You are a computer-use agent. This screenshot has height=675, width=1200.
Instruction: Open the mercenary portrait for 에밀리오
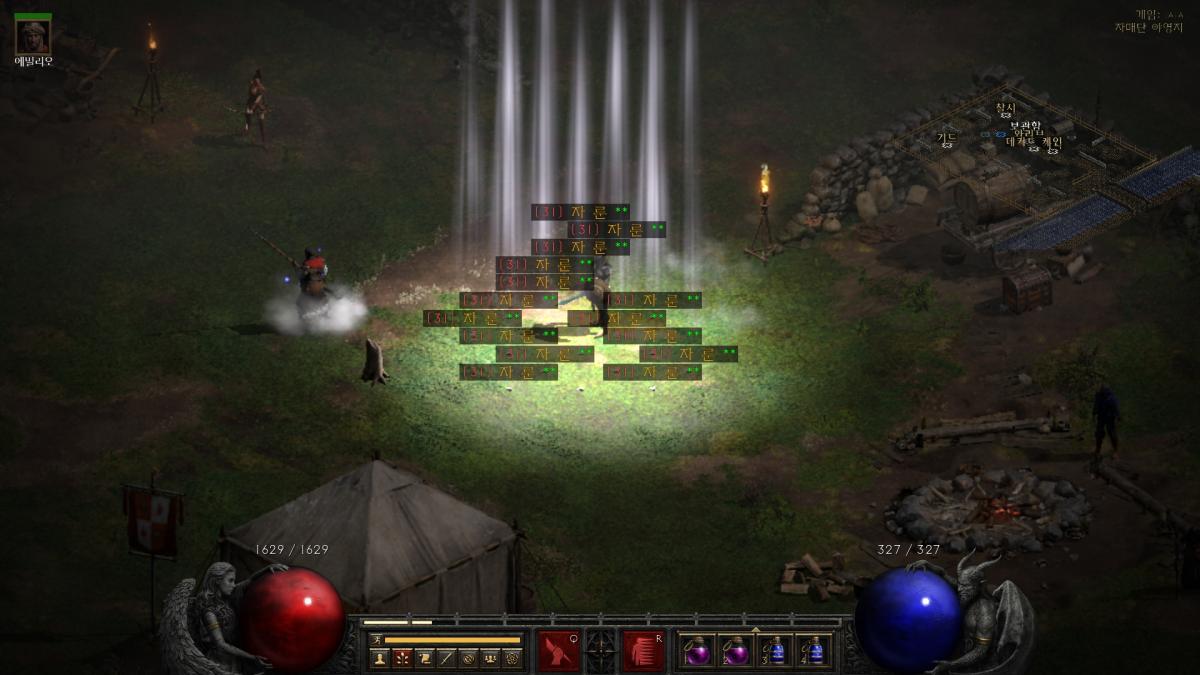(x=33, y=37)
